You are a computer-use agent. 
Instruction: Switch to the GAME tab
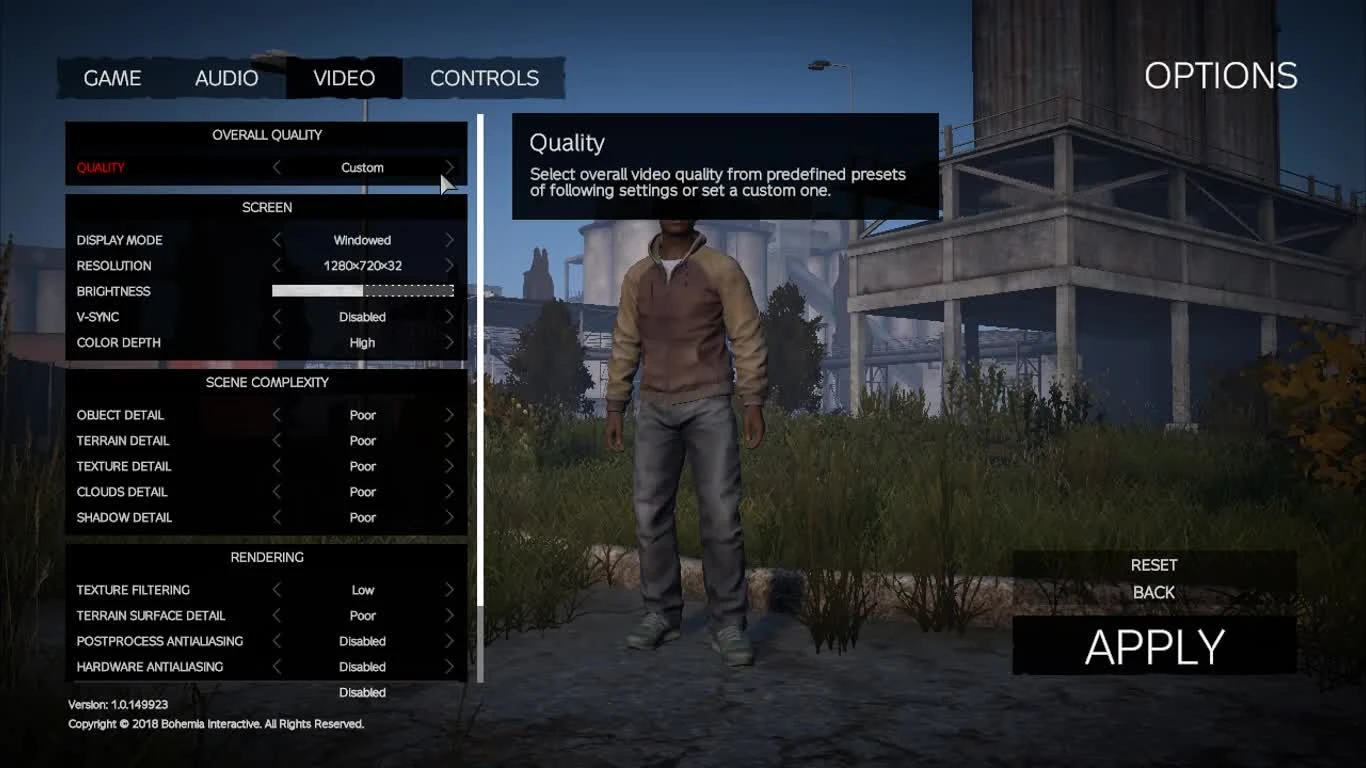[113, 78]
